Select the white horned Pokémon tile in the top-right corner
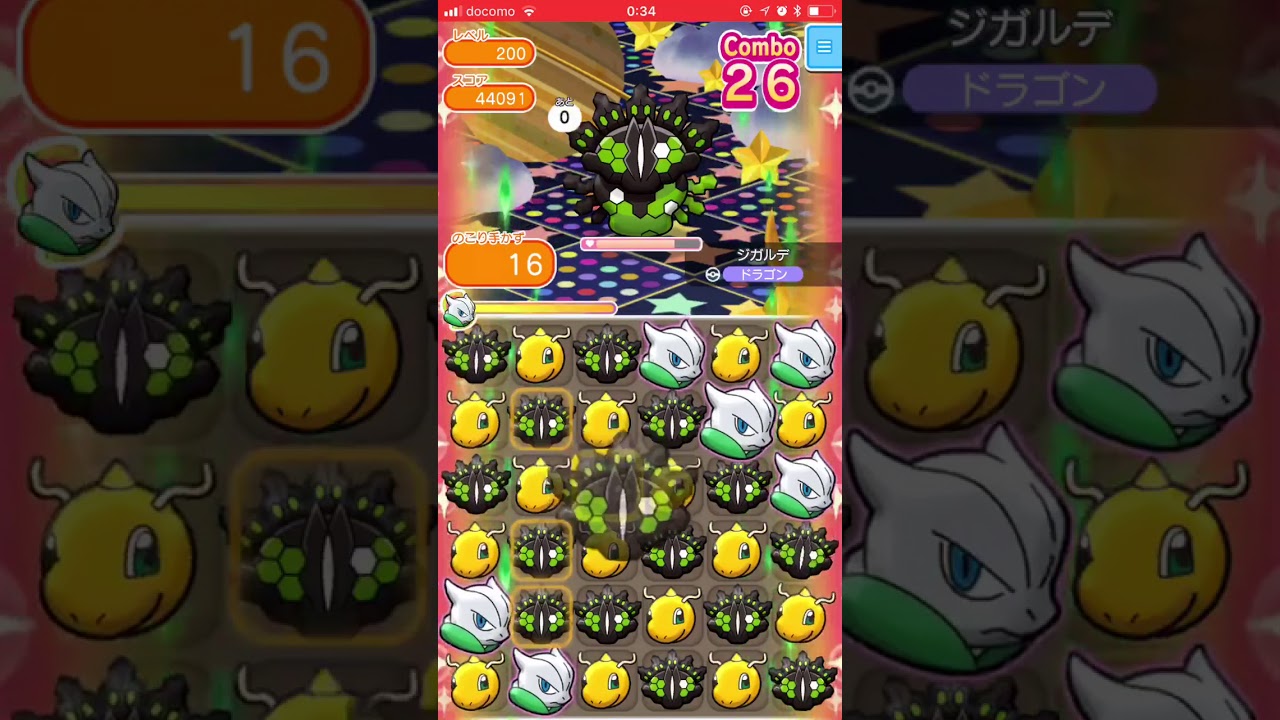Screen dimensions: 1280x720 click(x=805, y=355)
